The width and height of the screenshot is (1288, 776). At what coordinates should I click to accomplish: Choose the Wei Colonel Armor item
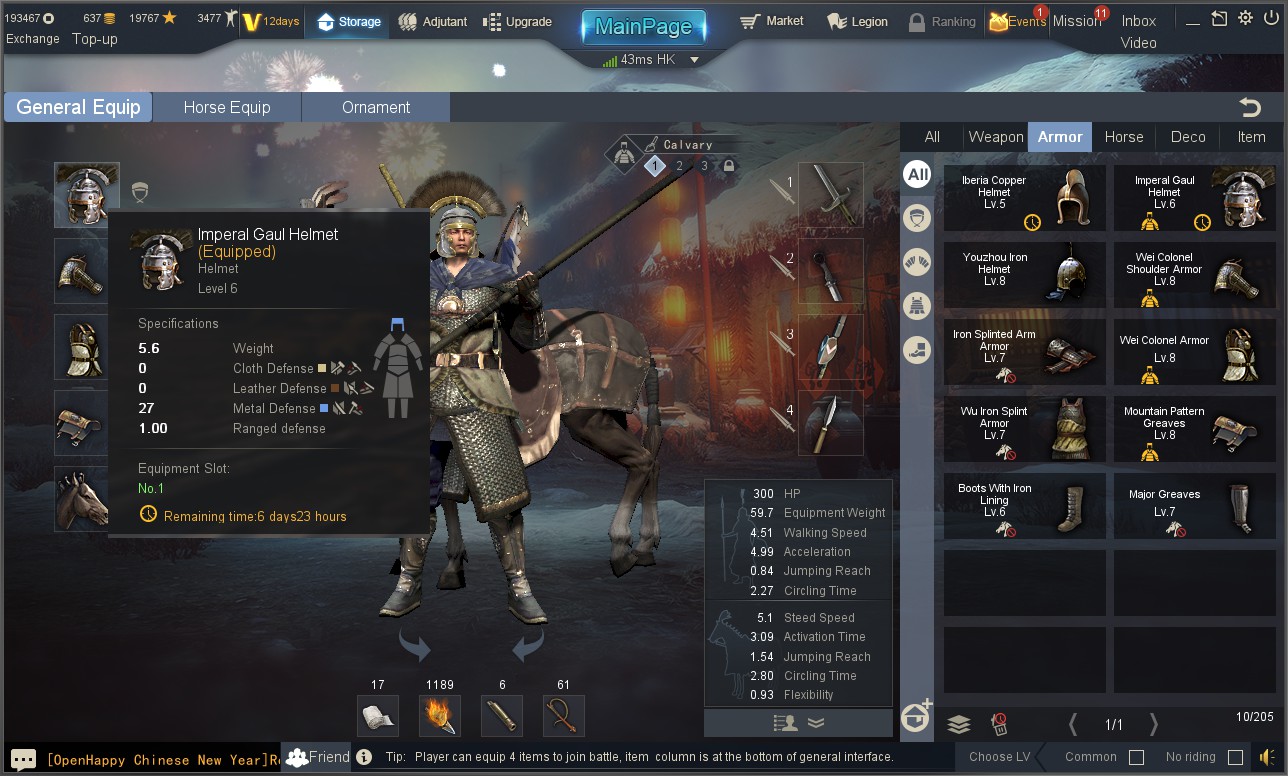coord(1195,352)
